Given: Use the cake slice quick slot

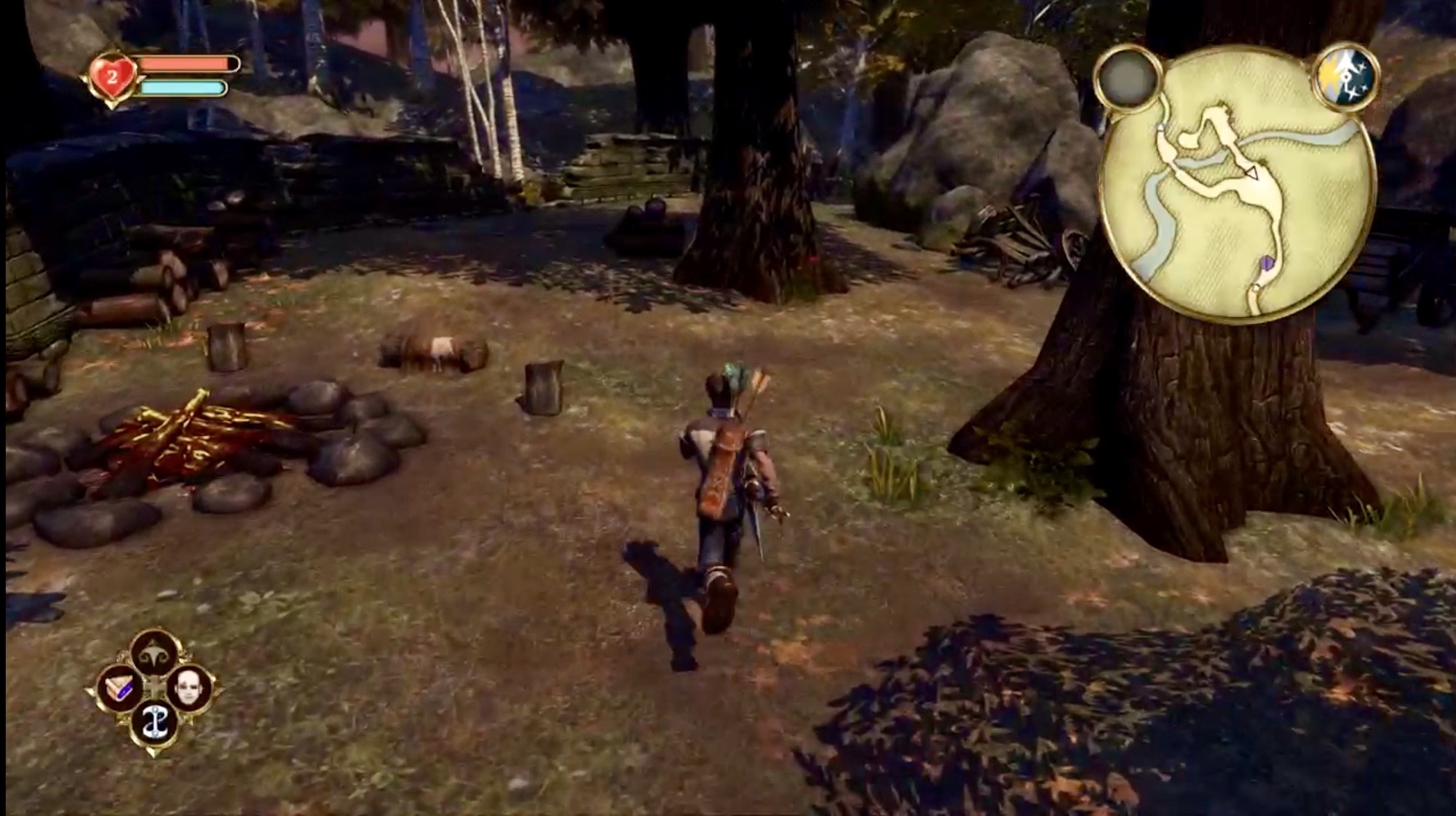Looking at the screenshot, I should (x=119, y=687).
